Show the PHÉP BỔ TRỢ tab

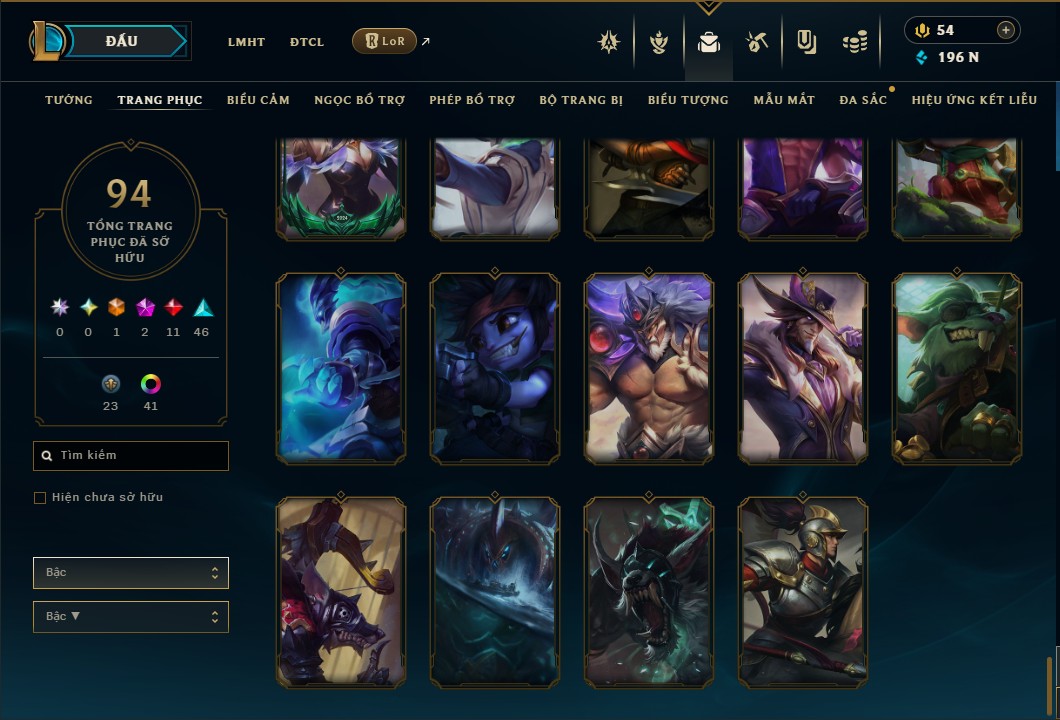[472, 100]
